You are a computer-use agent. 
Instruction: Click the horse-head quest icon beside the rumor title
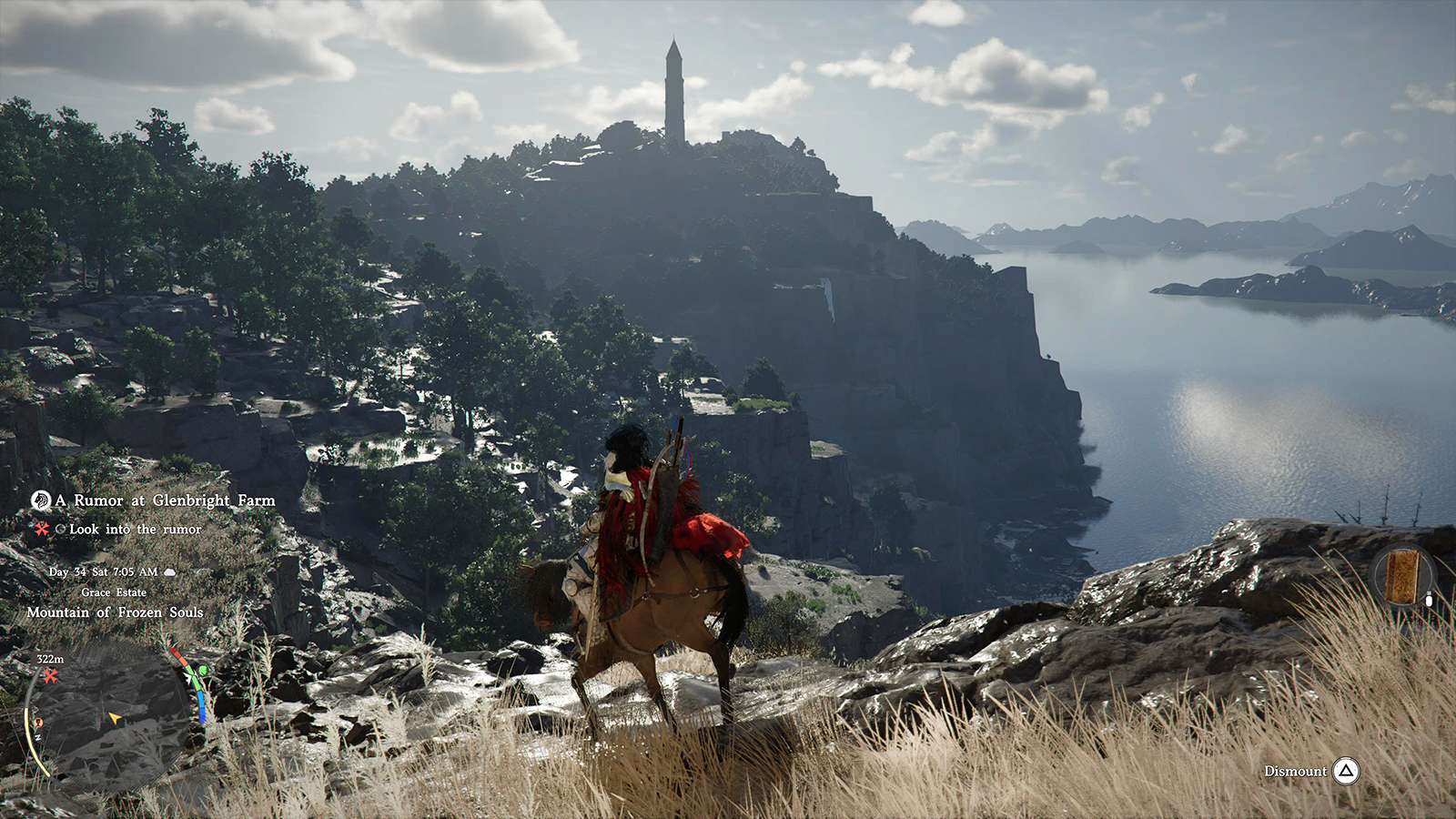point(42,501)
